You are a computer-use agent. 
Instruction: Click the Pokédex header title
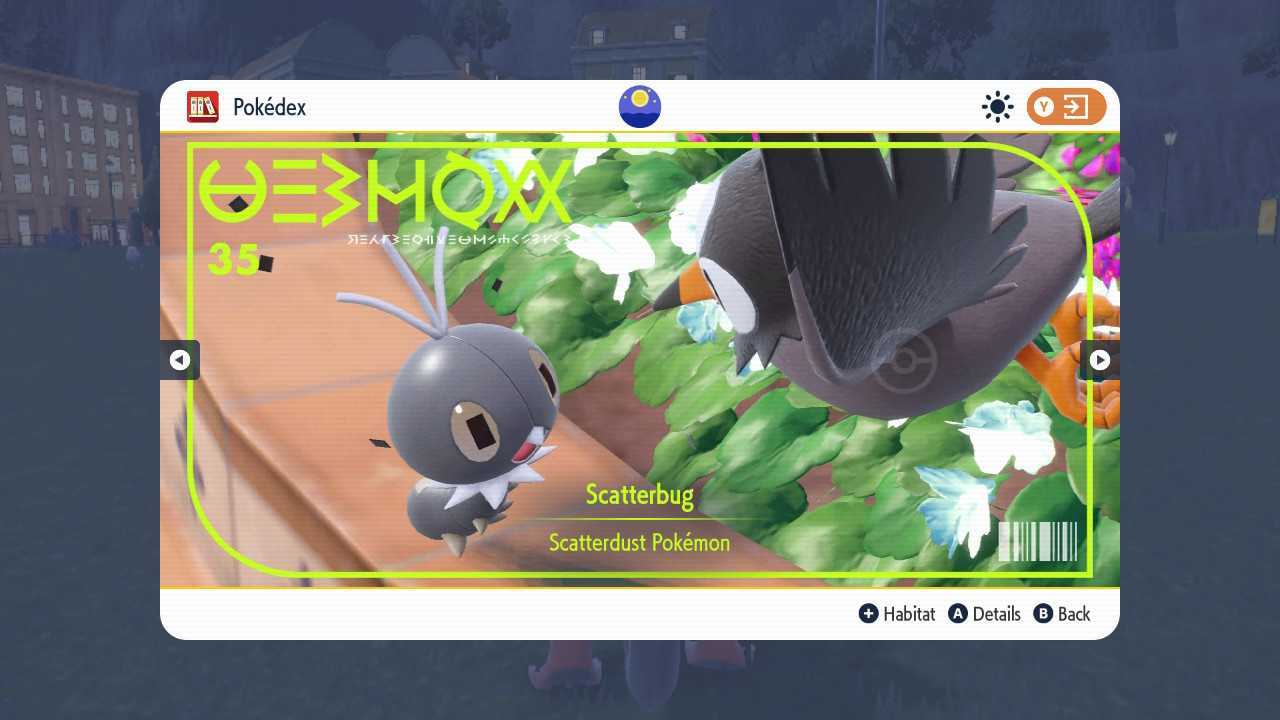265,107
